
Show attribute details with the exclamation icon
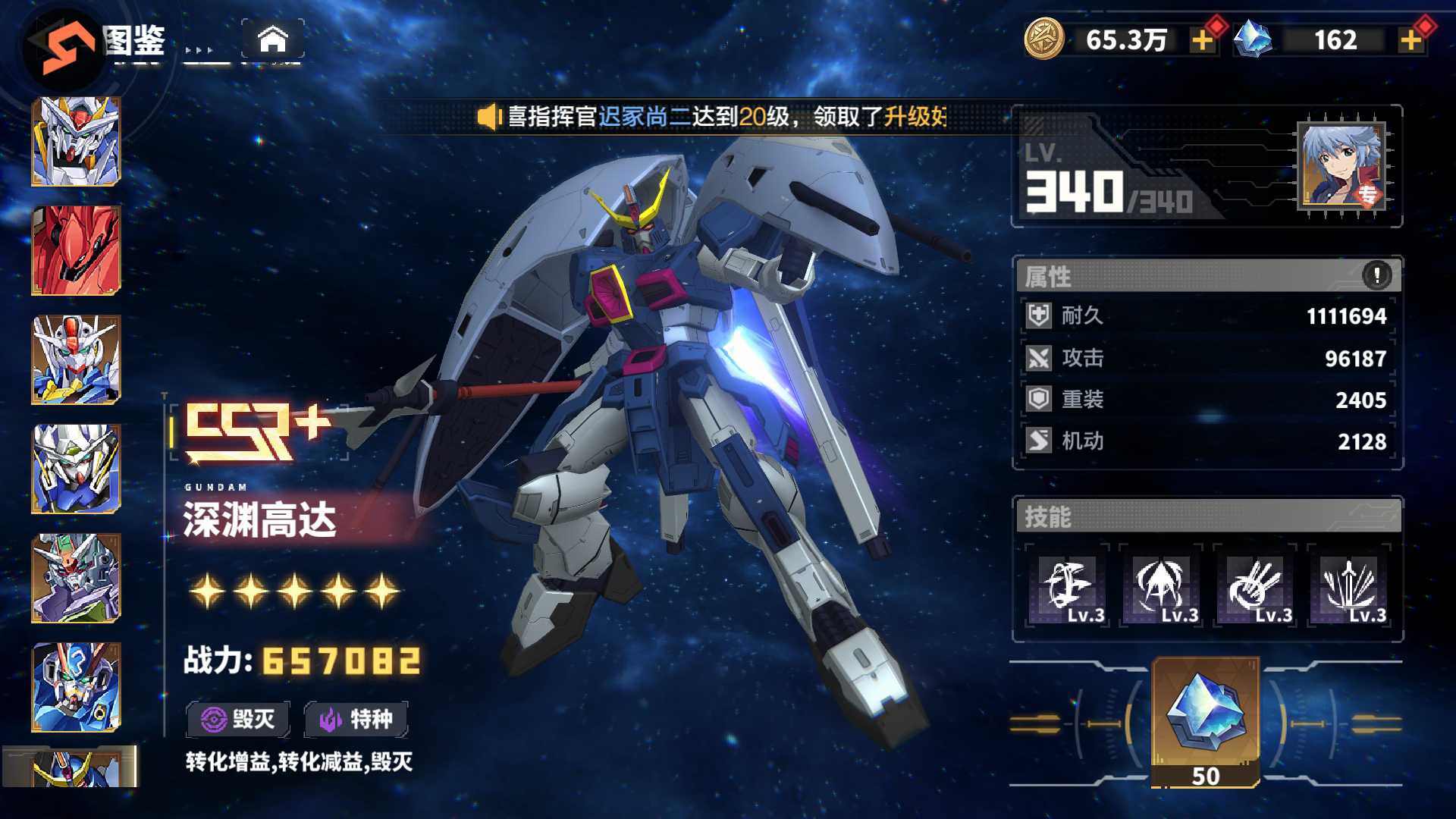click(1376, 275)
